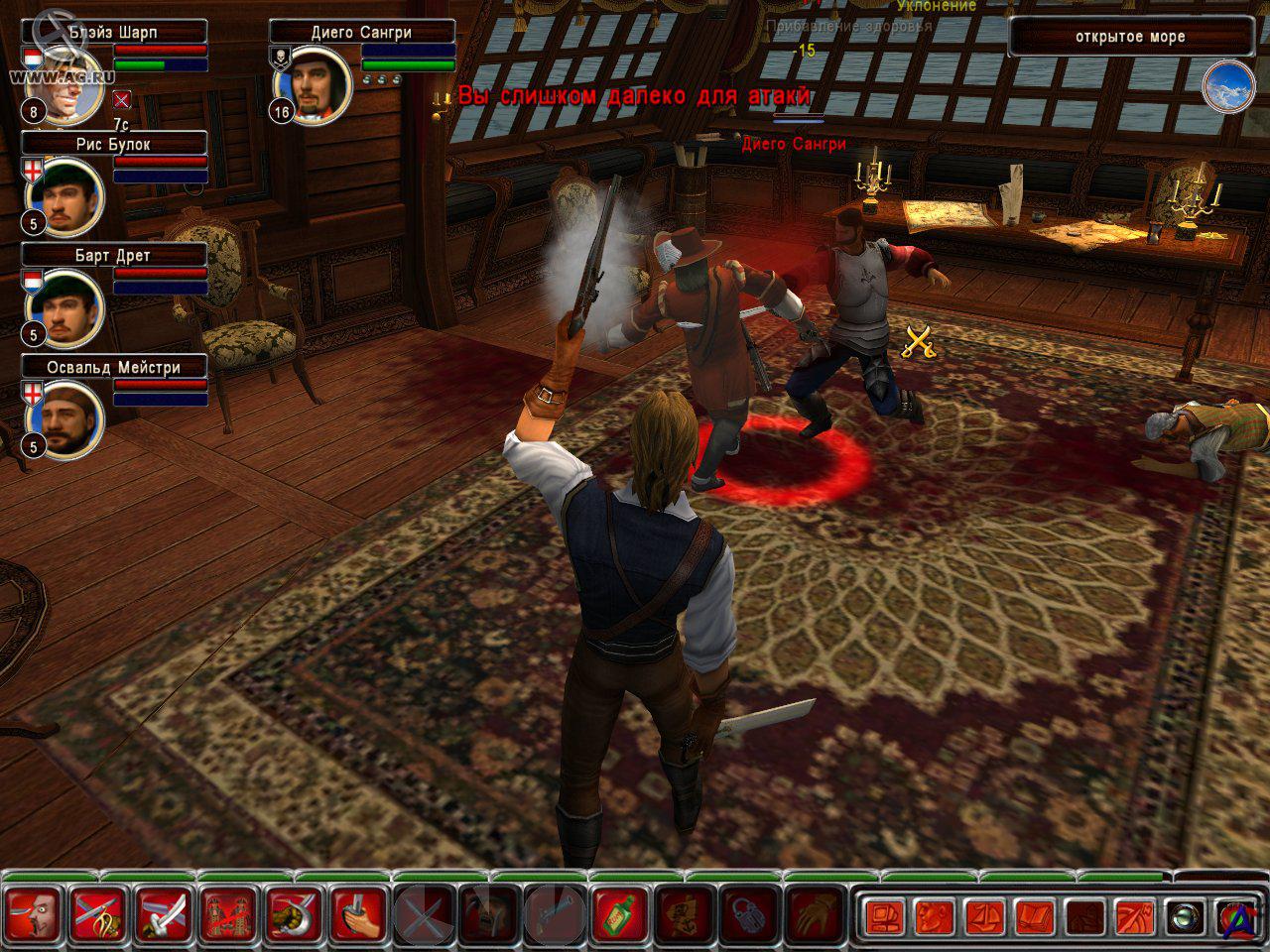
Task: Drink from the green rum bottle slot
Action: [619, 914]
